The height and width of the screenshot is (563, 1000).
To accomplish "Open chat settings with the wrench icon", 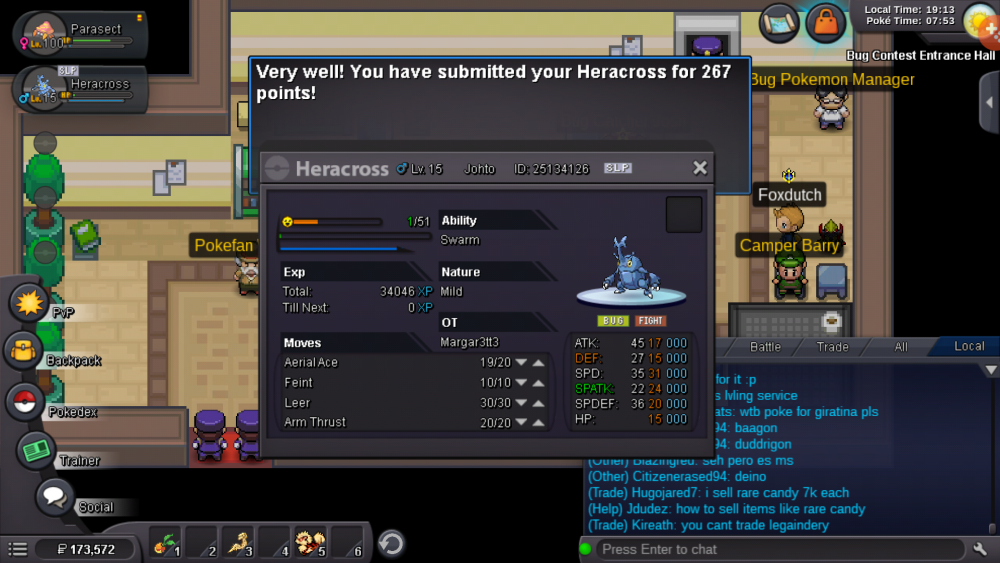I will [980, 549].
